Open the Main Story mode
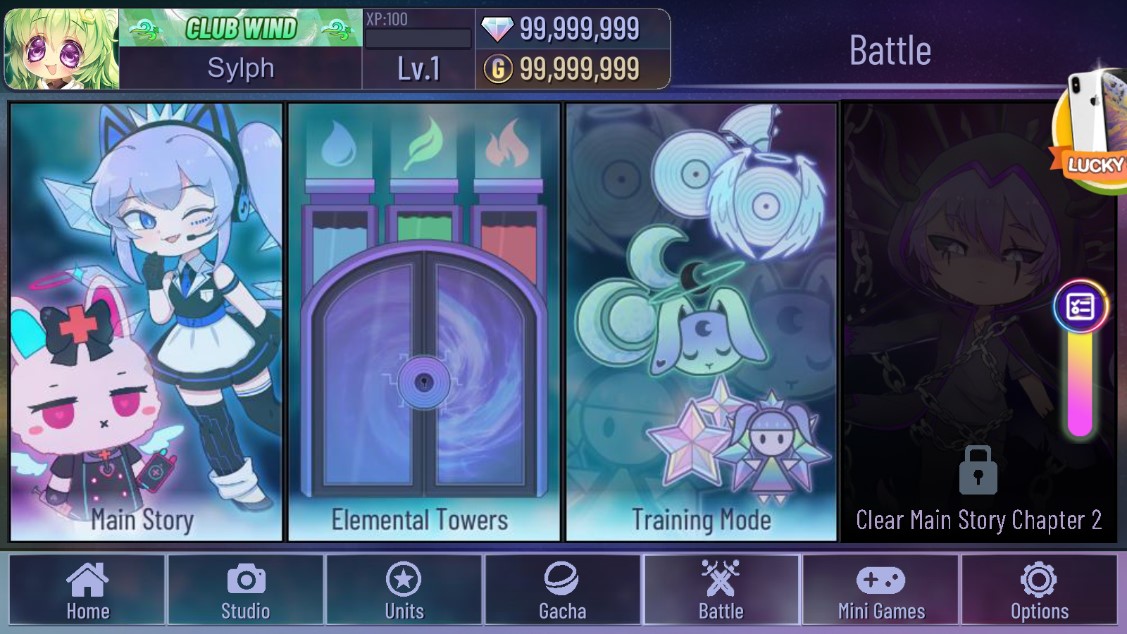1127x634 pixels. click(x=146, y=322)
